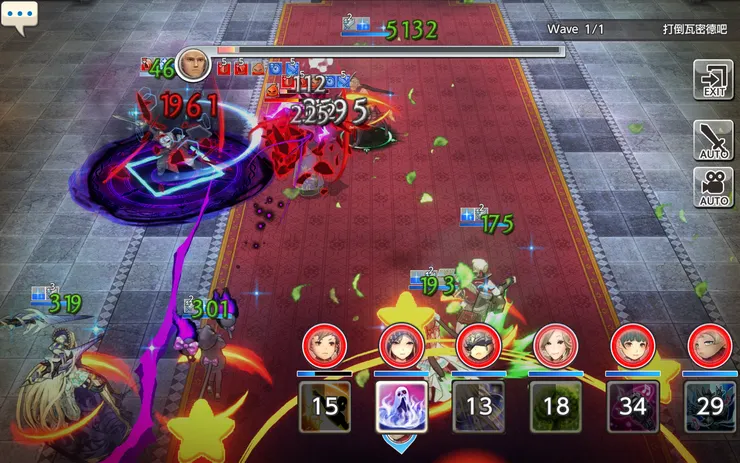Toggle auto camera with the camera AUTO button
The image size is (740, 463).
[713, 187]
